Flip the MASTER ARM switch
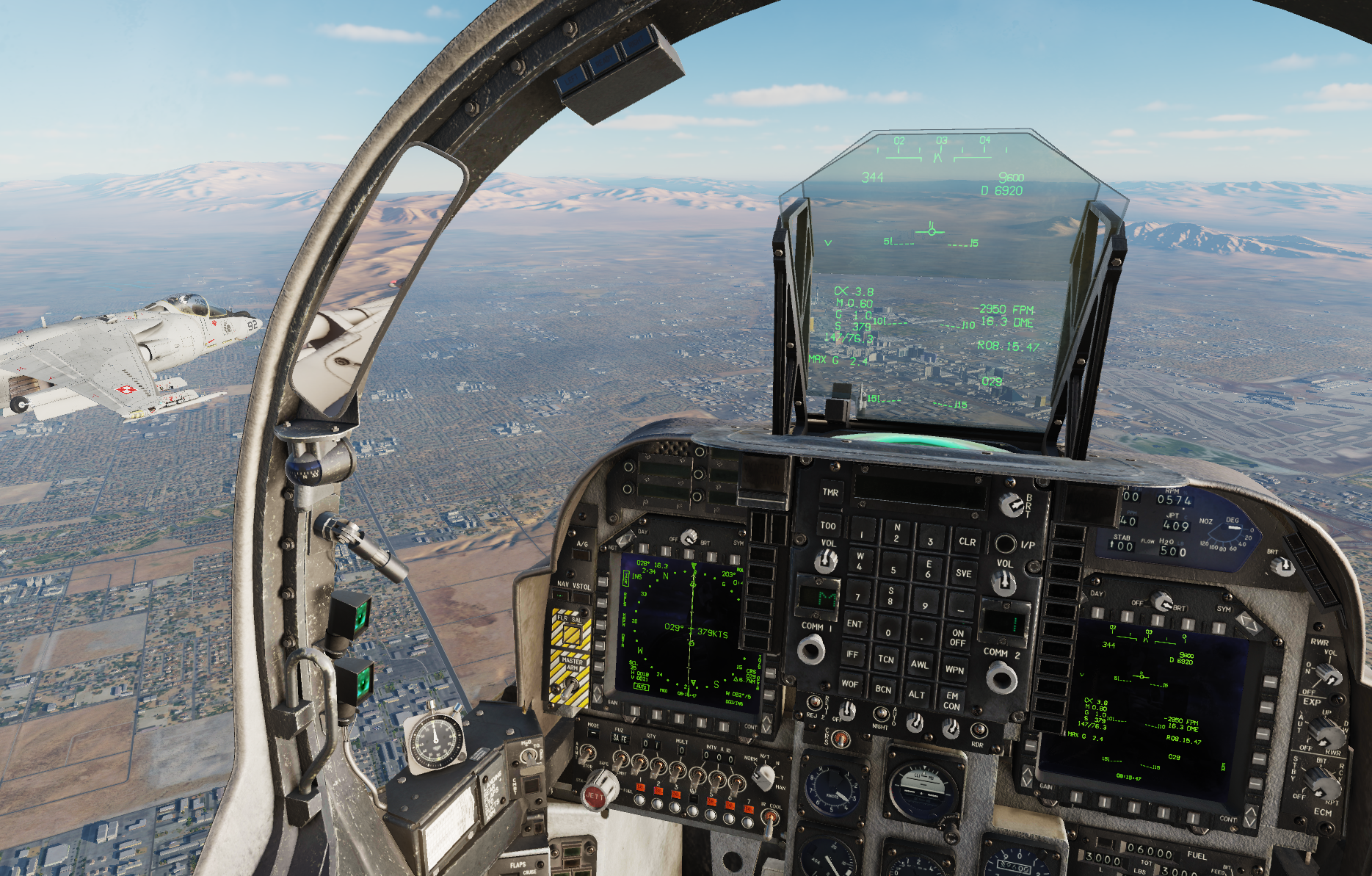 (x=570, y=687)
